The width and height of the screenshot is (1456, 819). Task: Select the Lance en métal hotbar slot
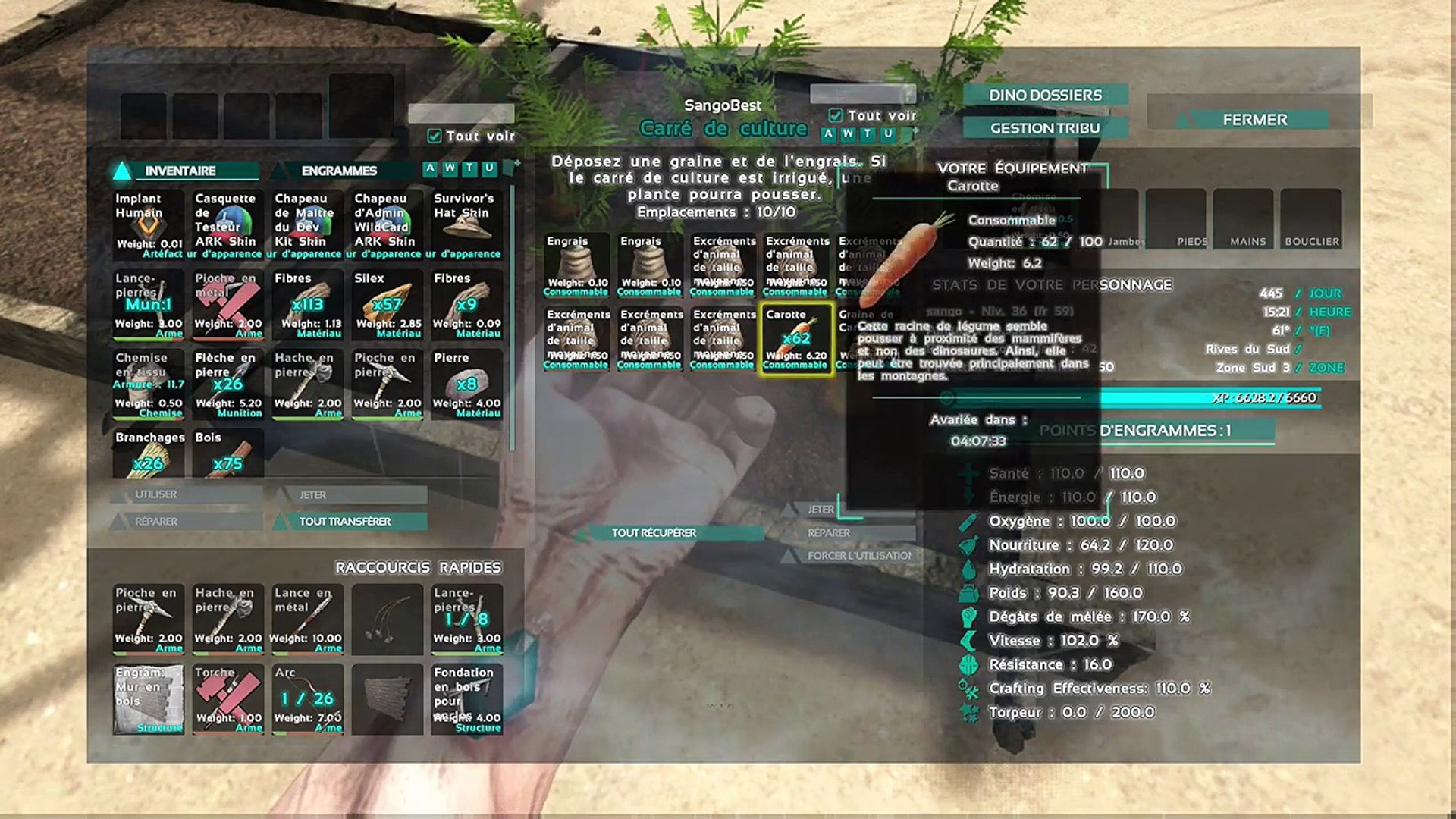[x=307, y=619]
